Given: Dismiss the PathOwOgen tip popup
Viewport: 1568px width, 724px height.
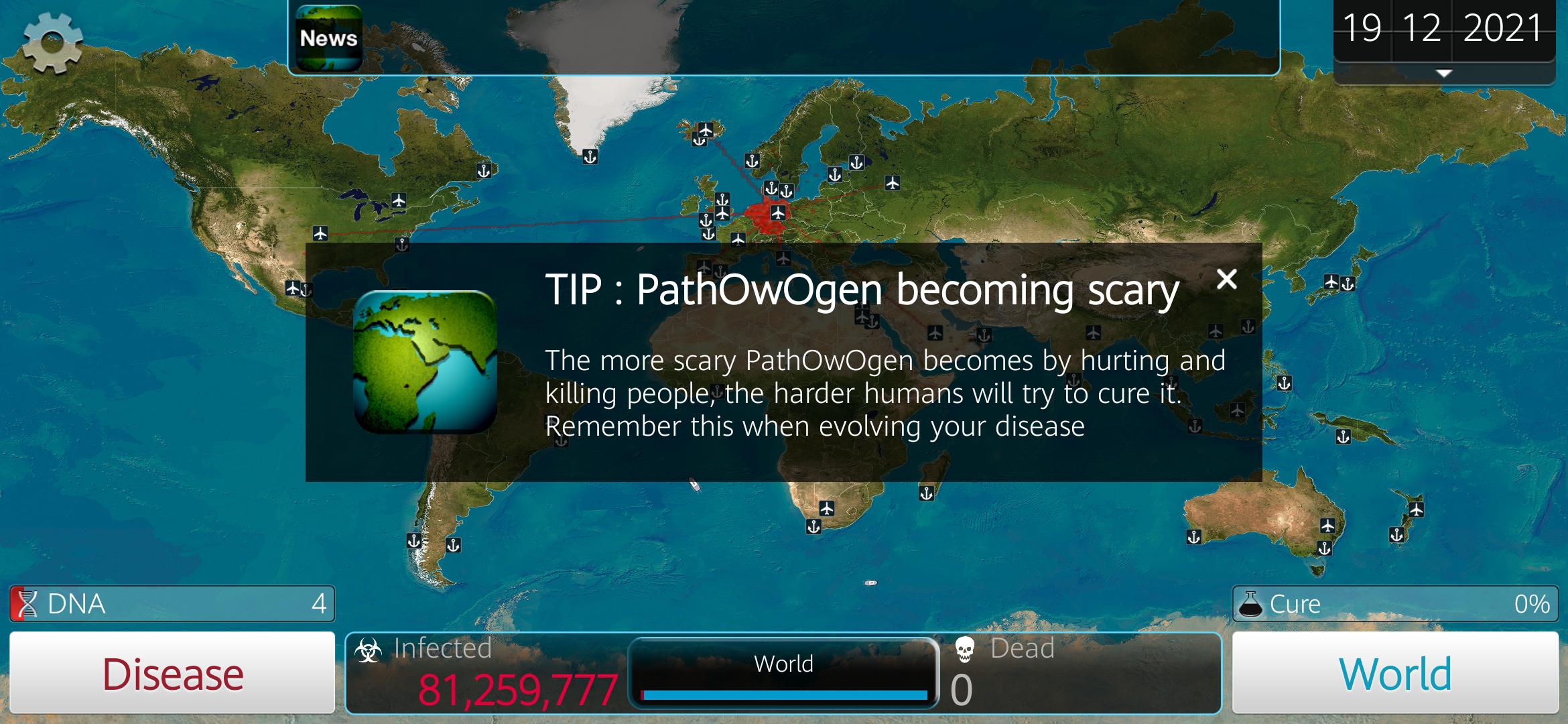Looking at the screenshot, I should point(1226,280).
